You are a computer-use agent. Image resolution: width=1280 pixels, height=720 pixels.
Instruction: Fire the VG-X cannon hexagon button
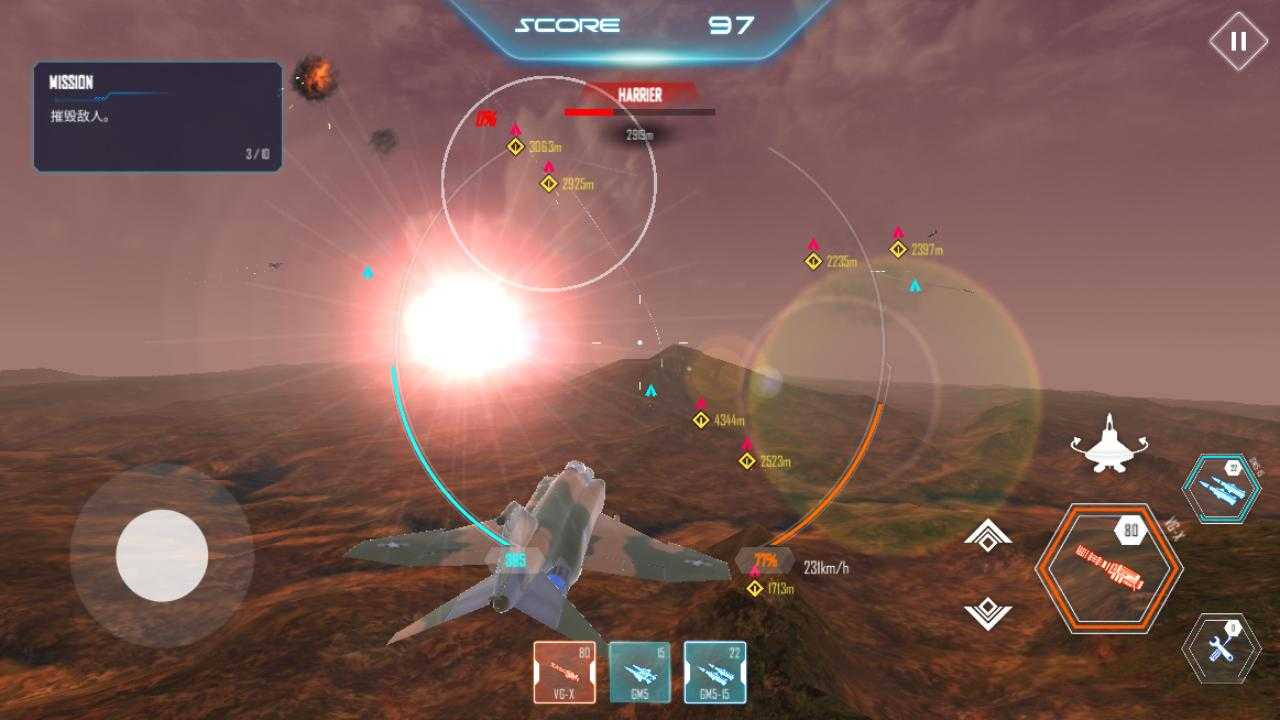[x=1108, y=568]
